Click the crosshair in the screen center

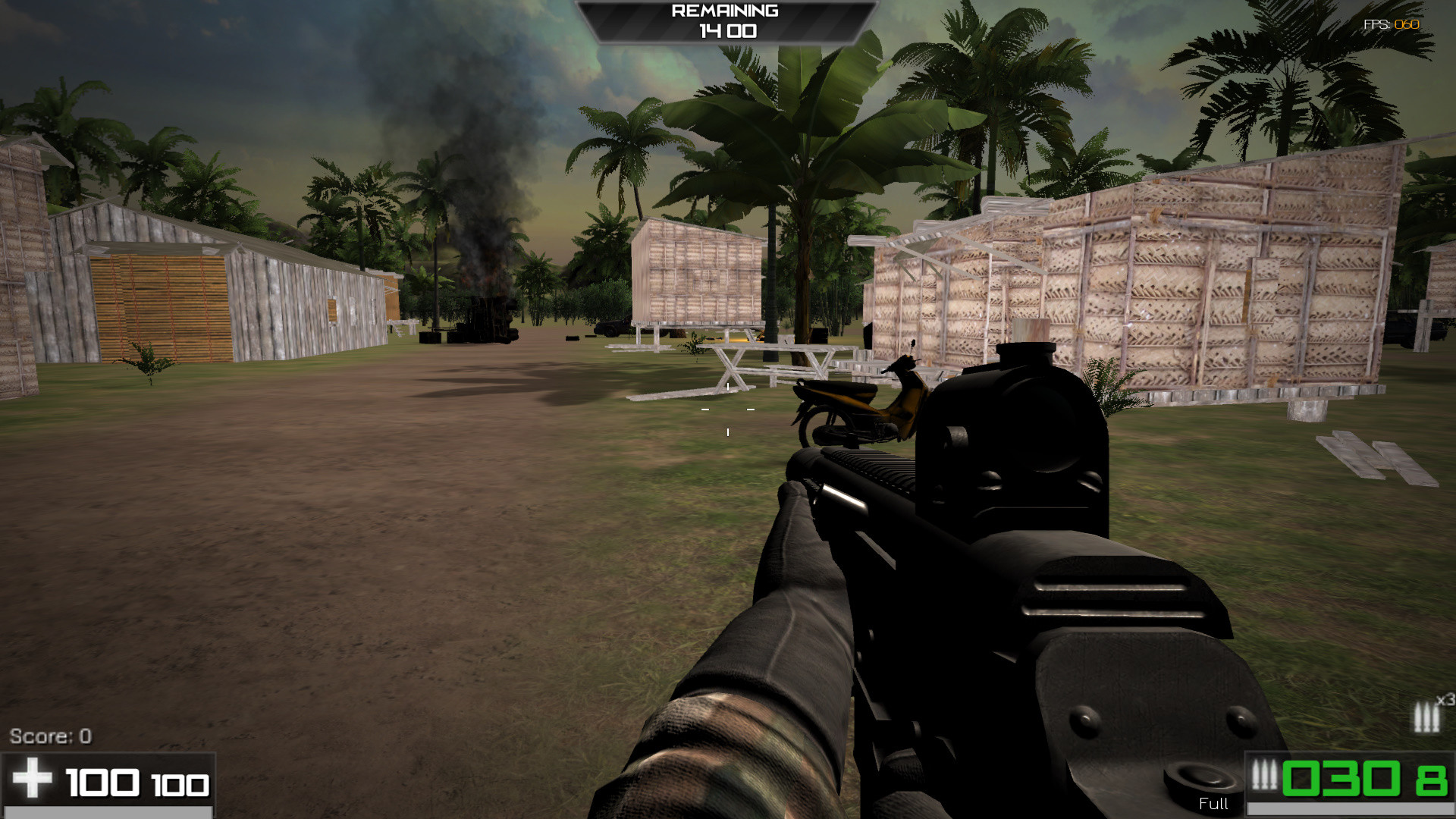[x=727, y=409]
